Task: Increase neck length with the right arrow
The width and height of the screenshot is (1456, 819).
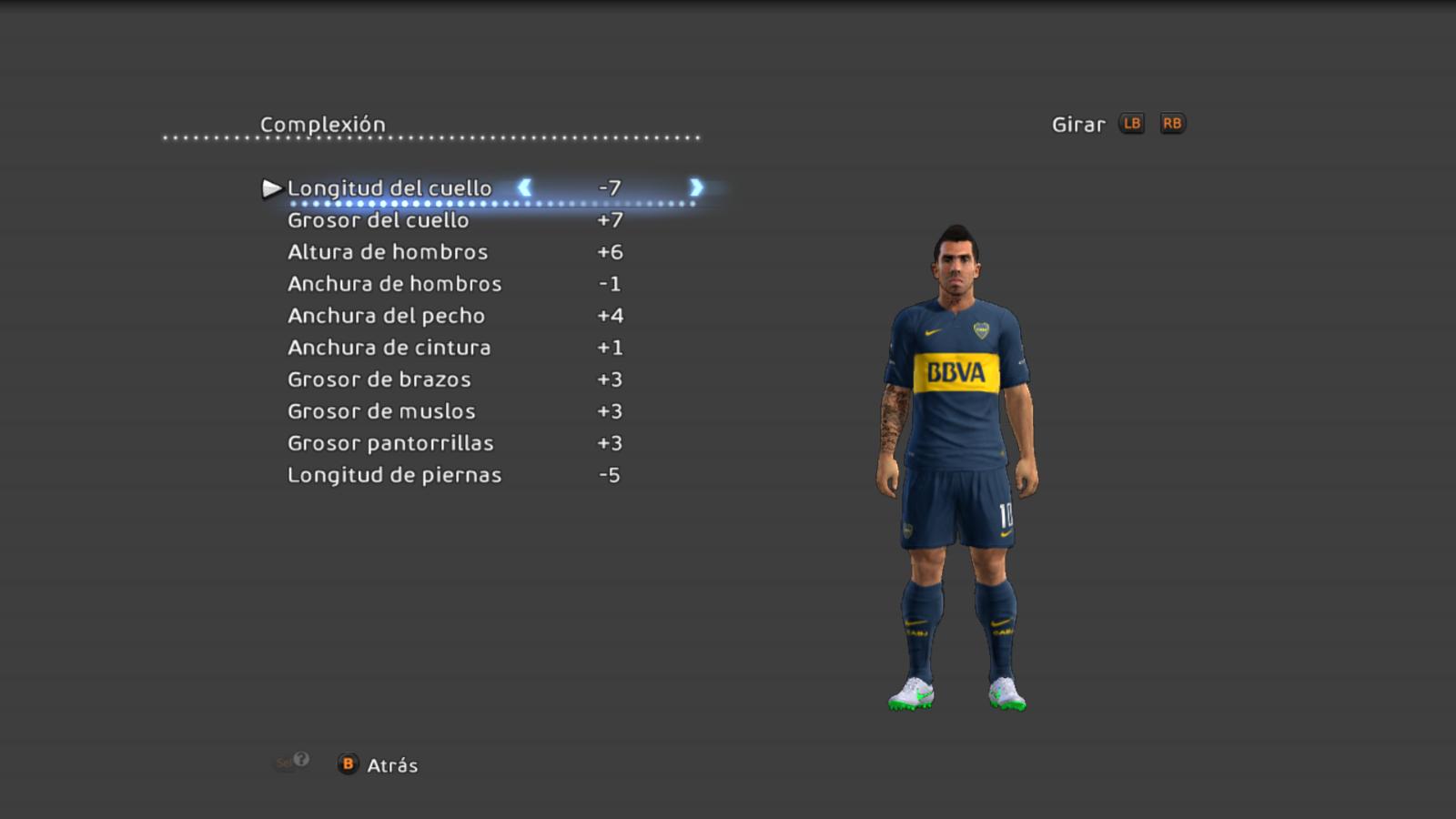Action: pyautogui.click(x=696, y=187)
